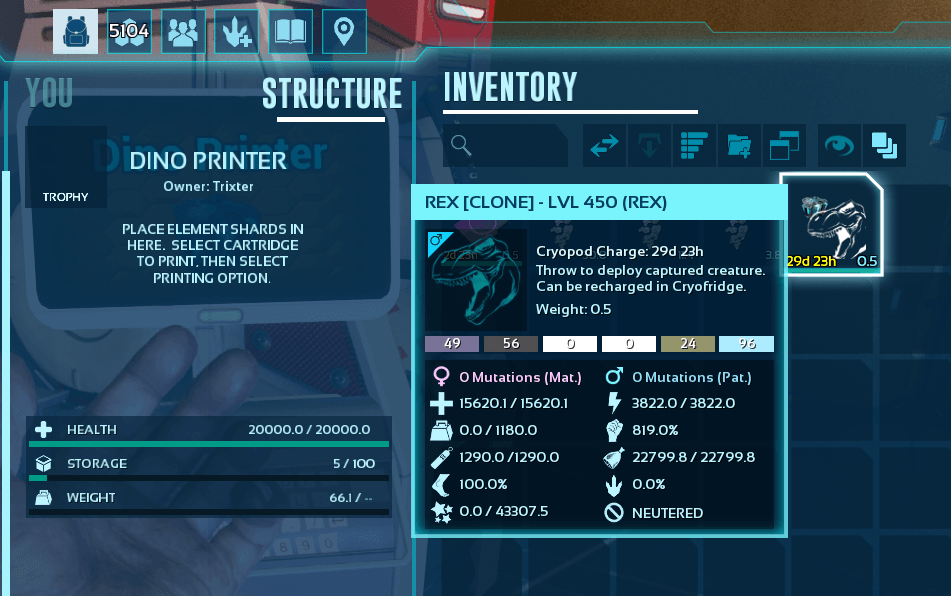Open the backpack inventory tab
The width and height of the screenshot is (951, 596).
75,32
